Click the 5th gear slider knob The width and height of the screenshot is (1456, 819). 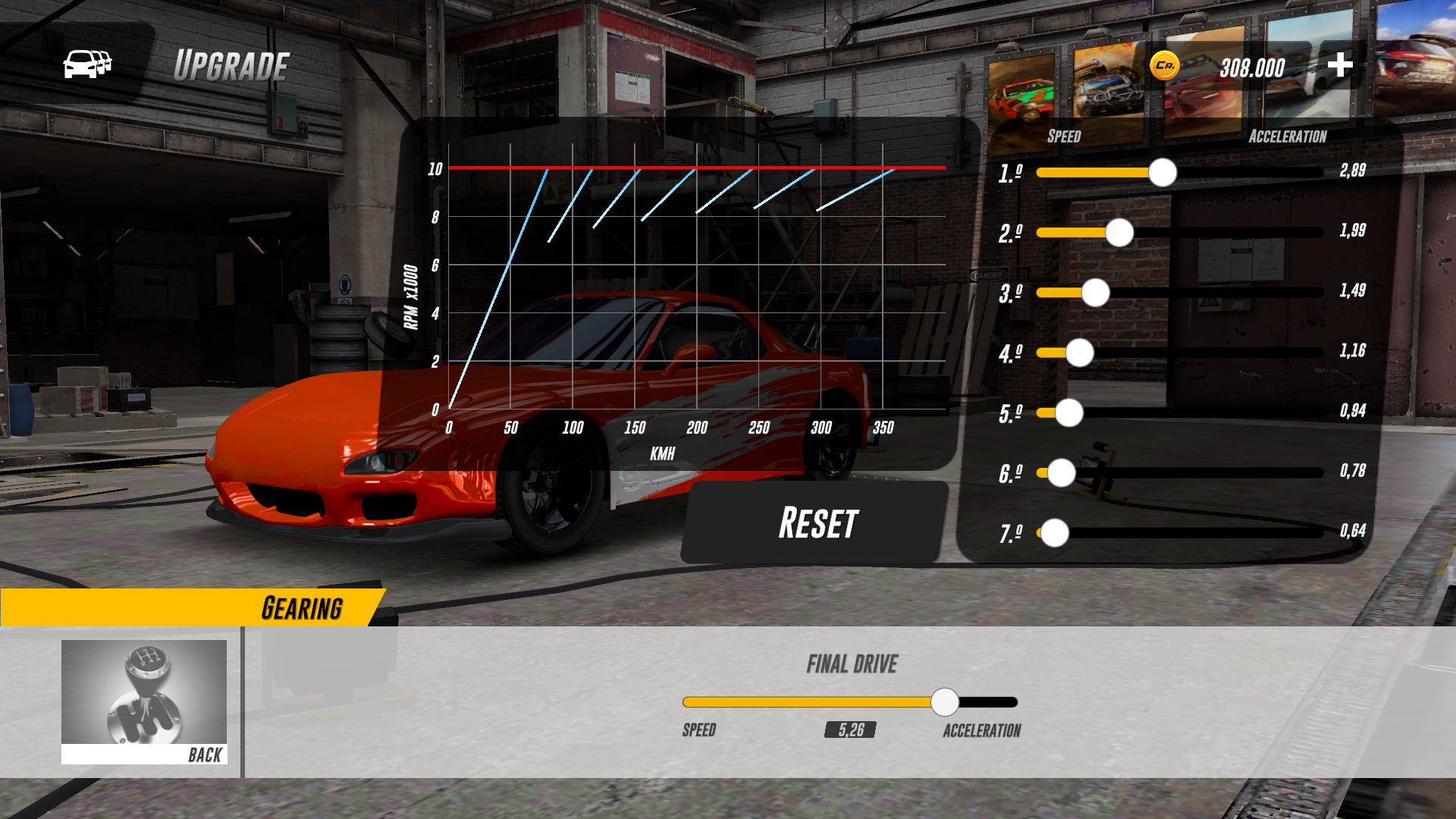pyautogui.click(x=1068, y=413)
